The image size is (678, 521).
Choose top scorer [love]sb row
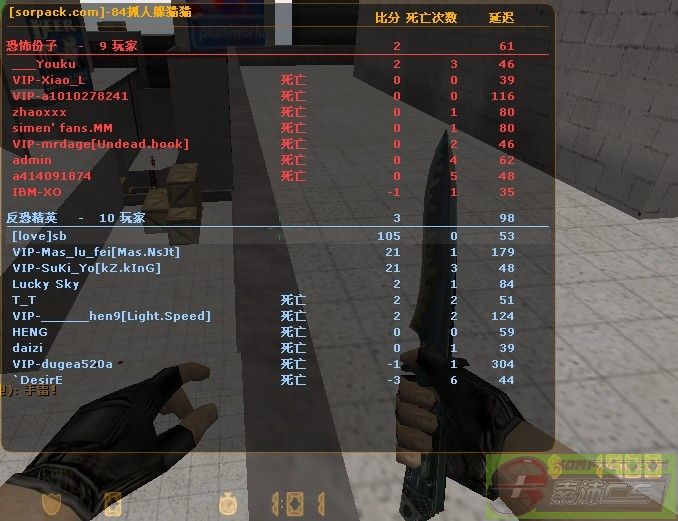(39, 236)
